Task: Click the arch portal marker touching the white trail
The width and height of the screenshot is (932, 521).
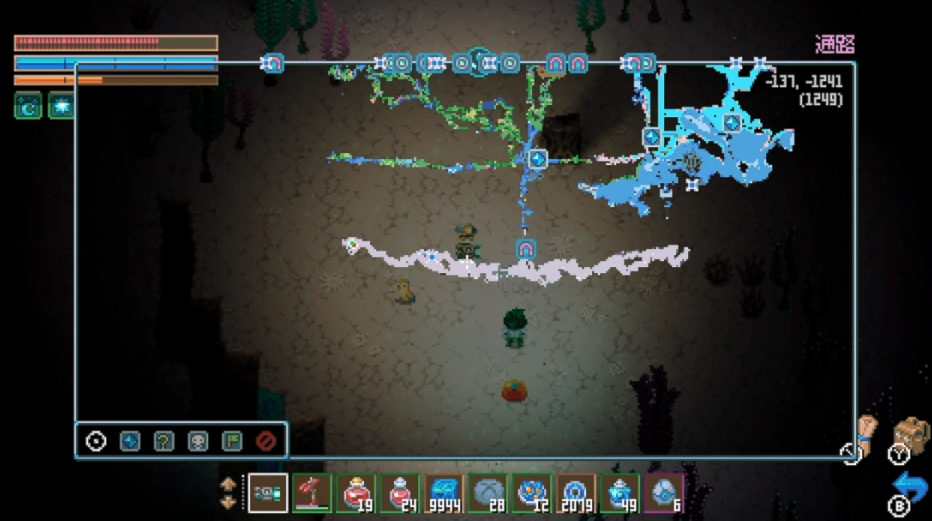Action: (x=527, y=249)
